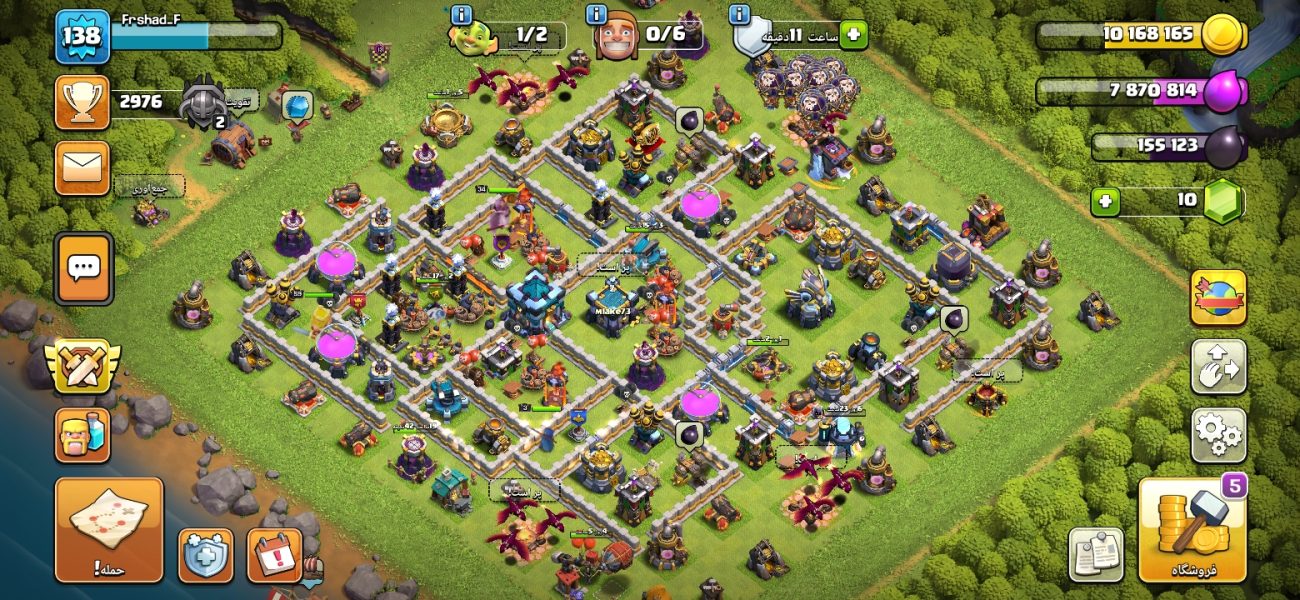The image size is (1300, 600).
Task: Tap the gold coin resource icon
Action: (x=1221, y=35)
